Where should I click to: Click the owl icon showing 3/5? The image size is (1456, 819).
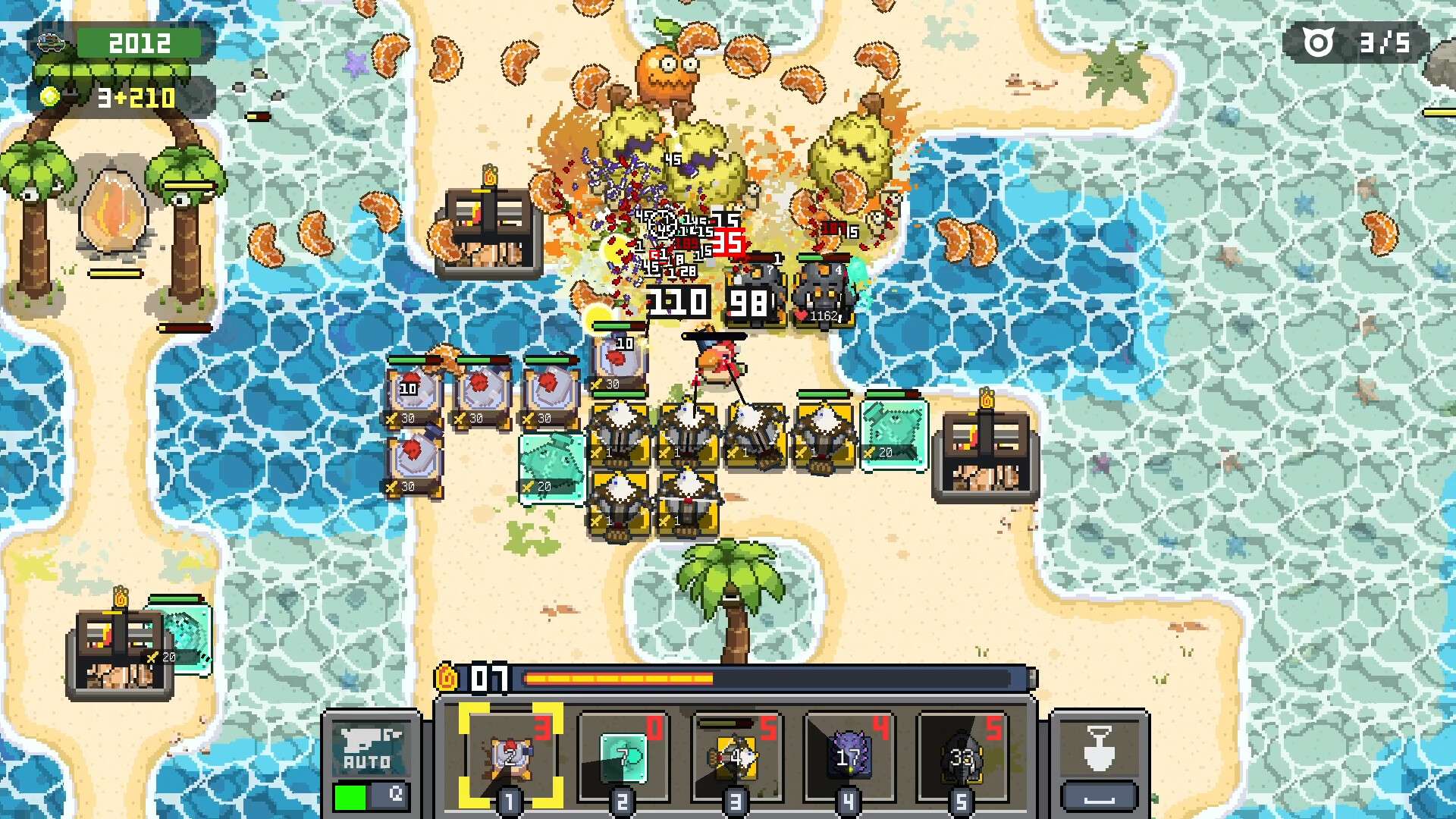1317,40
